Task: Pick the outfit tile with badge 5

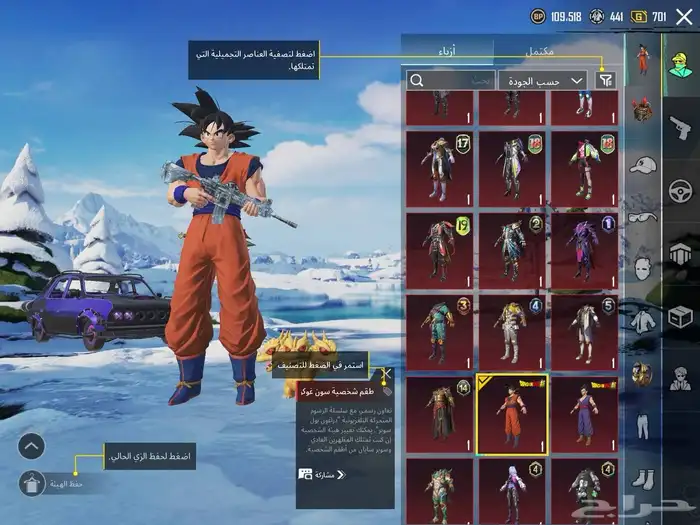Action: (583, 331)
